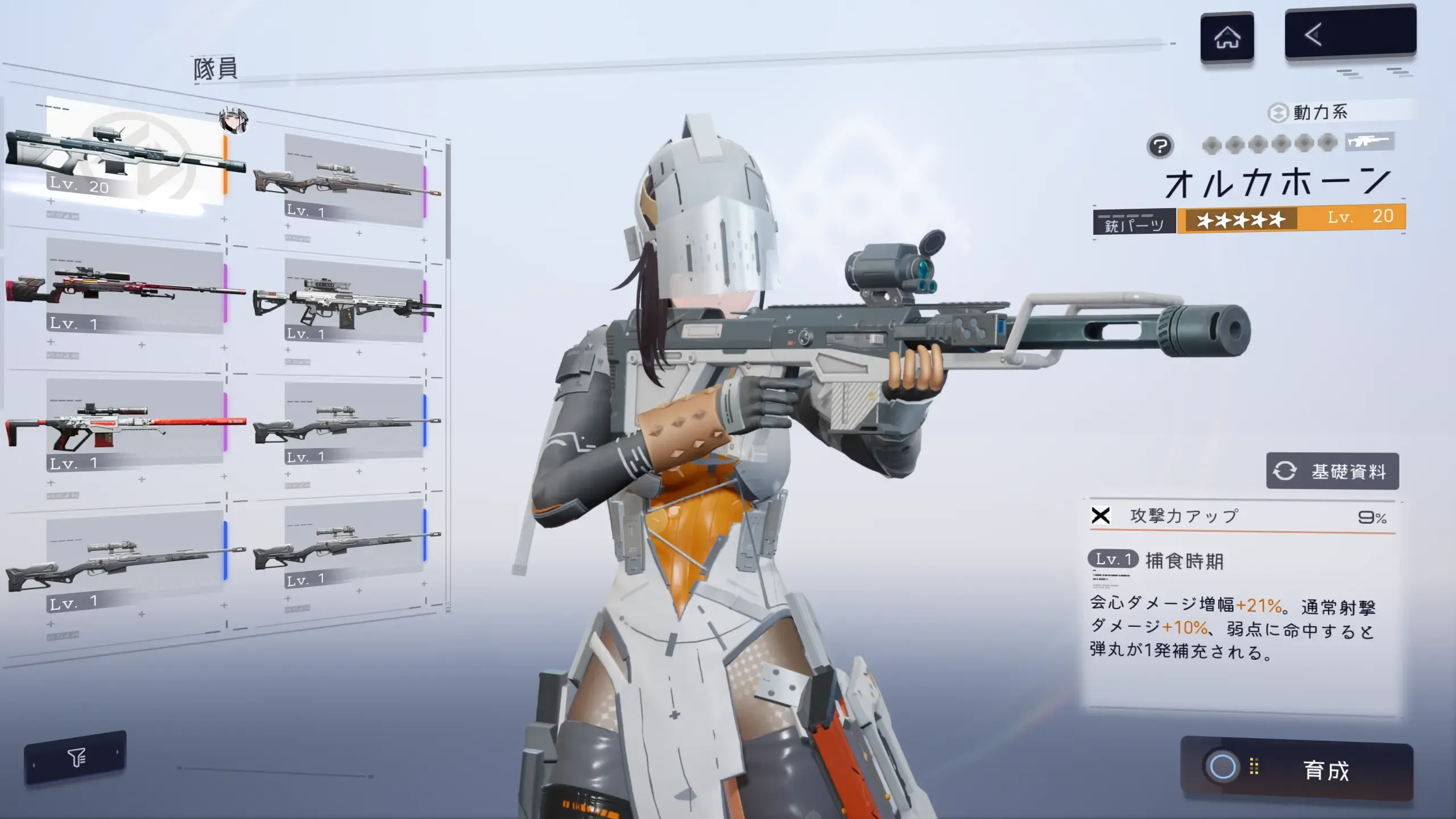Open the 育成 training menu
Screen dimensions: 1456x819
click(x=1297, y=770)
